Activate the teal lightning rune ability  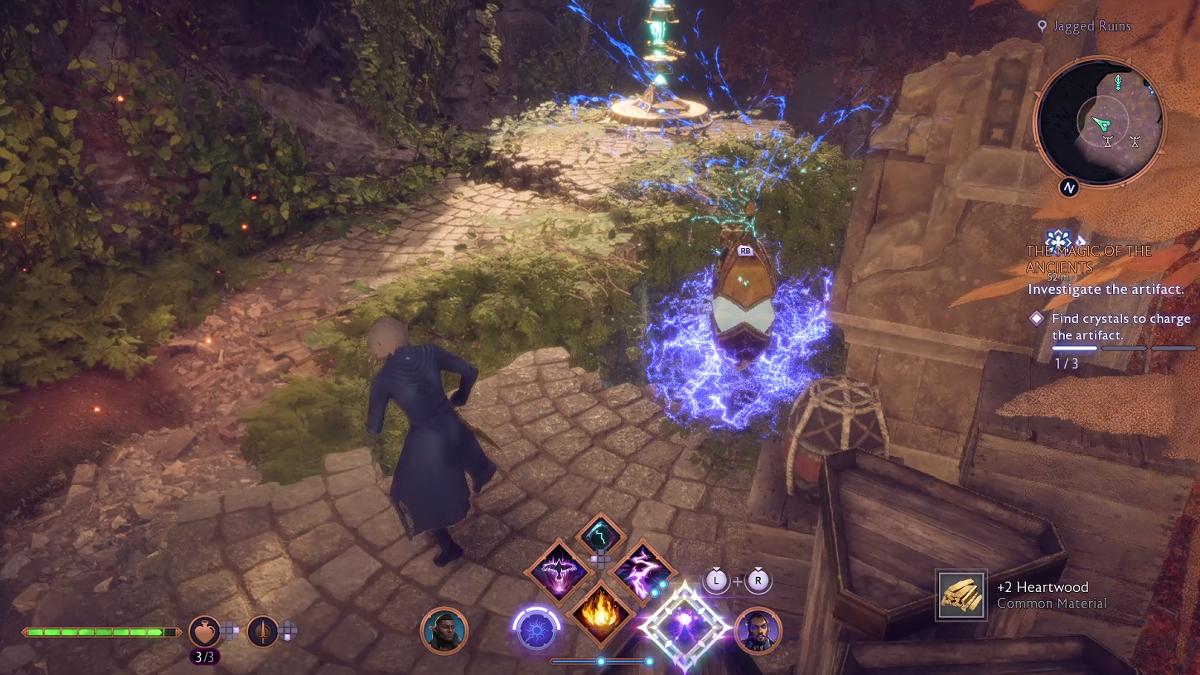[600, 536]
